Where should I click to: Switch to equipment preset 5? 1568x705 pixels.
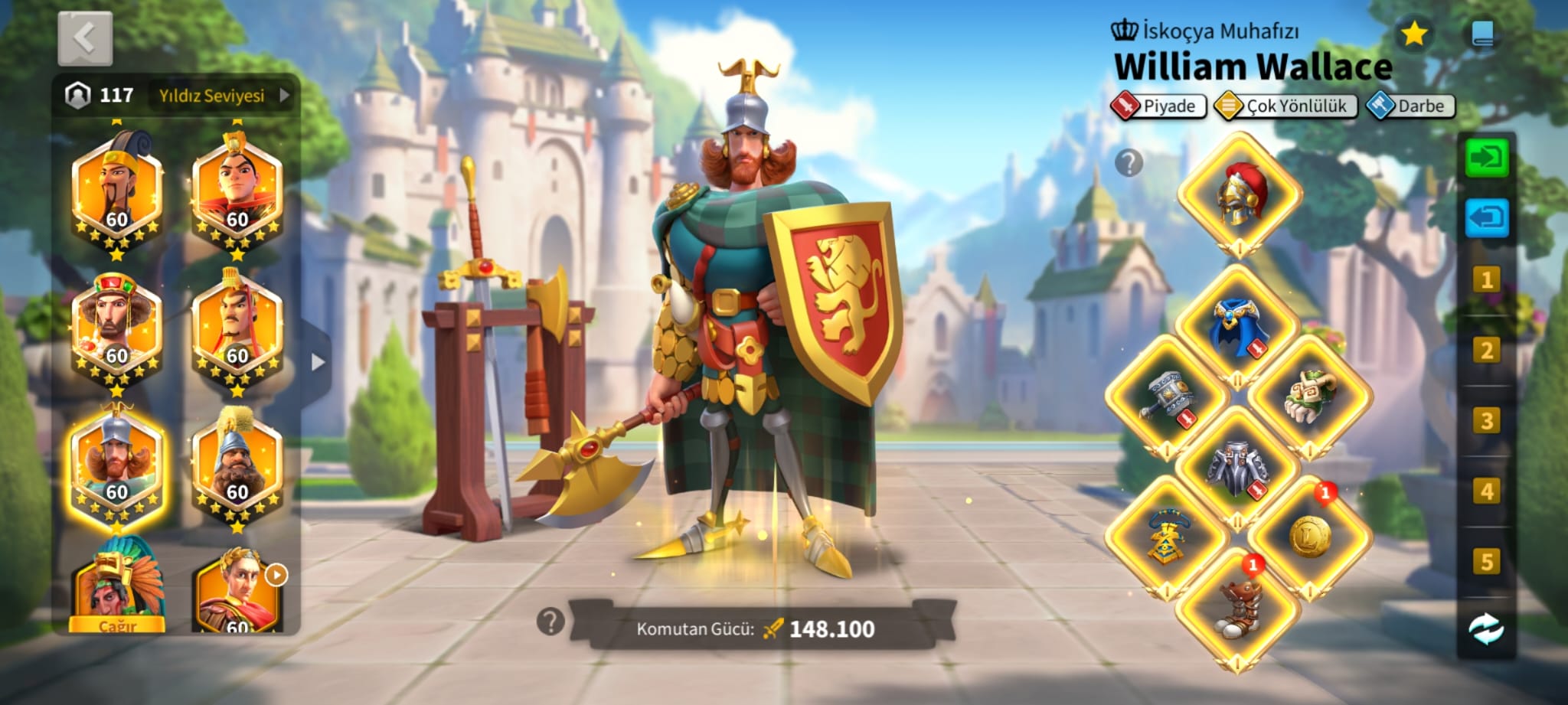pyautogui.click(x=1486, y=562)
